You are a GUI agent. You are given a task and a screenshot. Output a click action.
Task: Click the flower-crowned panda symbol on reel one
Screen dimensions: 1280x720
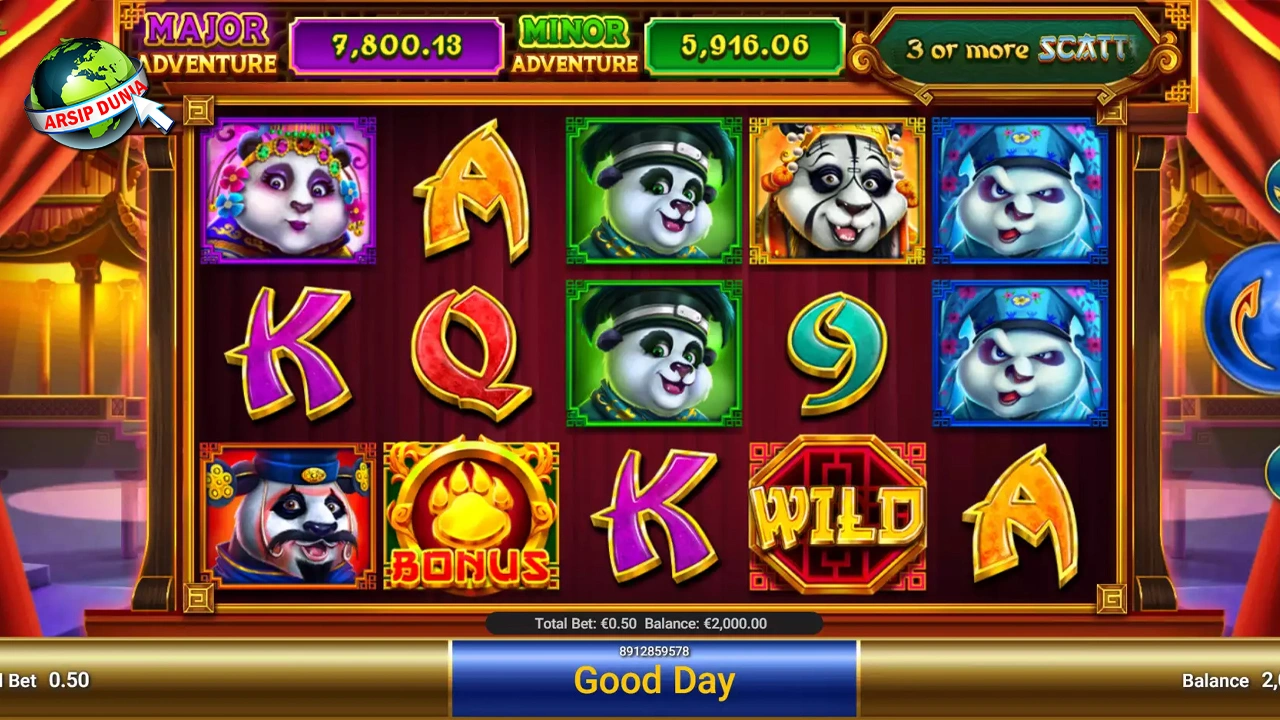pyautogui.click(x=288, y=190)
